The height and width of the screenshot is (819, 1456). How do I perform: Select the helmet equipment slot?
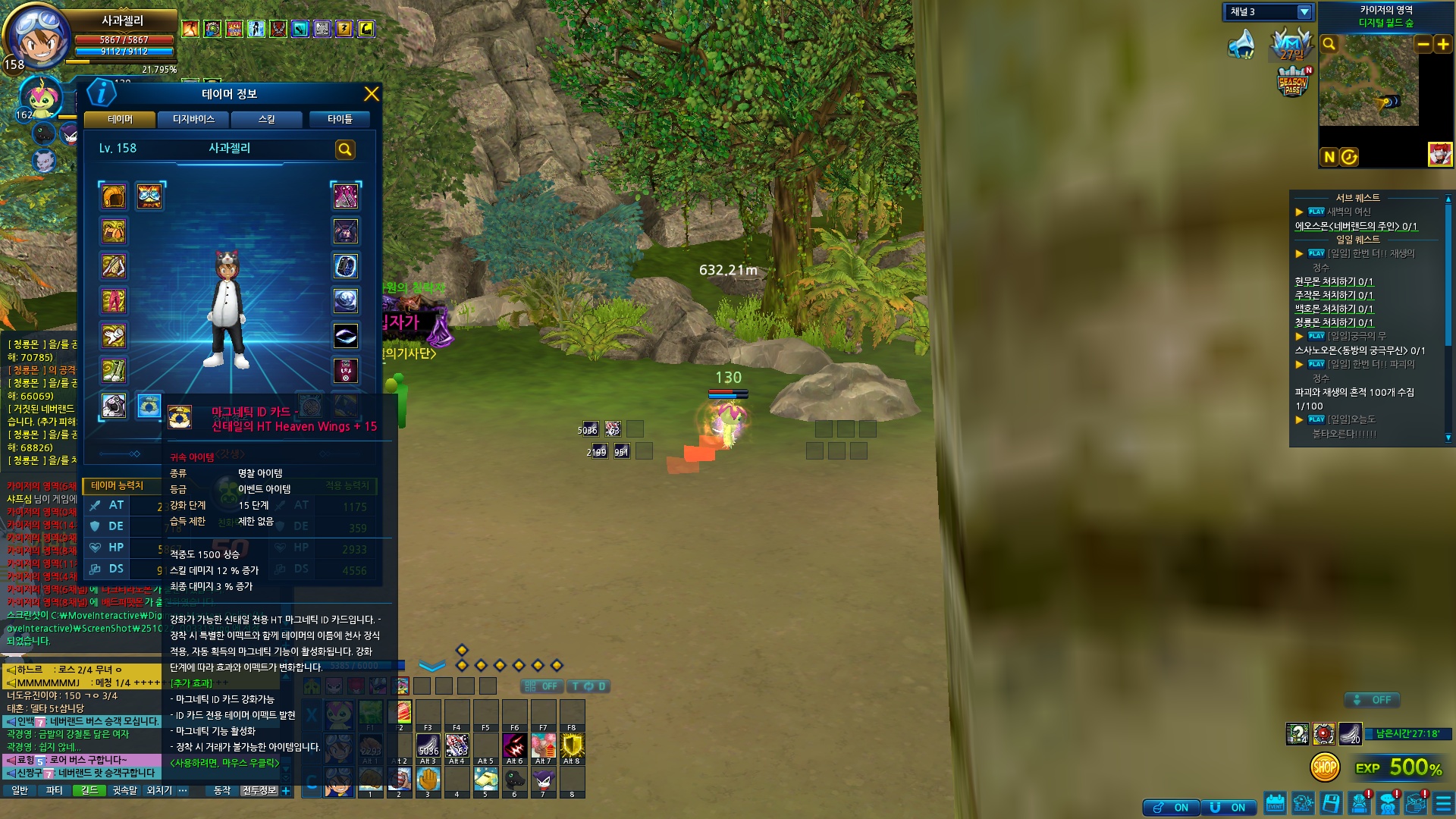[114, 196]
